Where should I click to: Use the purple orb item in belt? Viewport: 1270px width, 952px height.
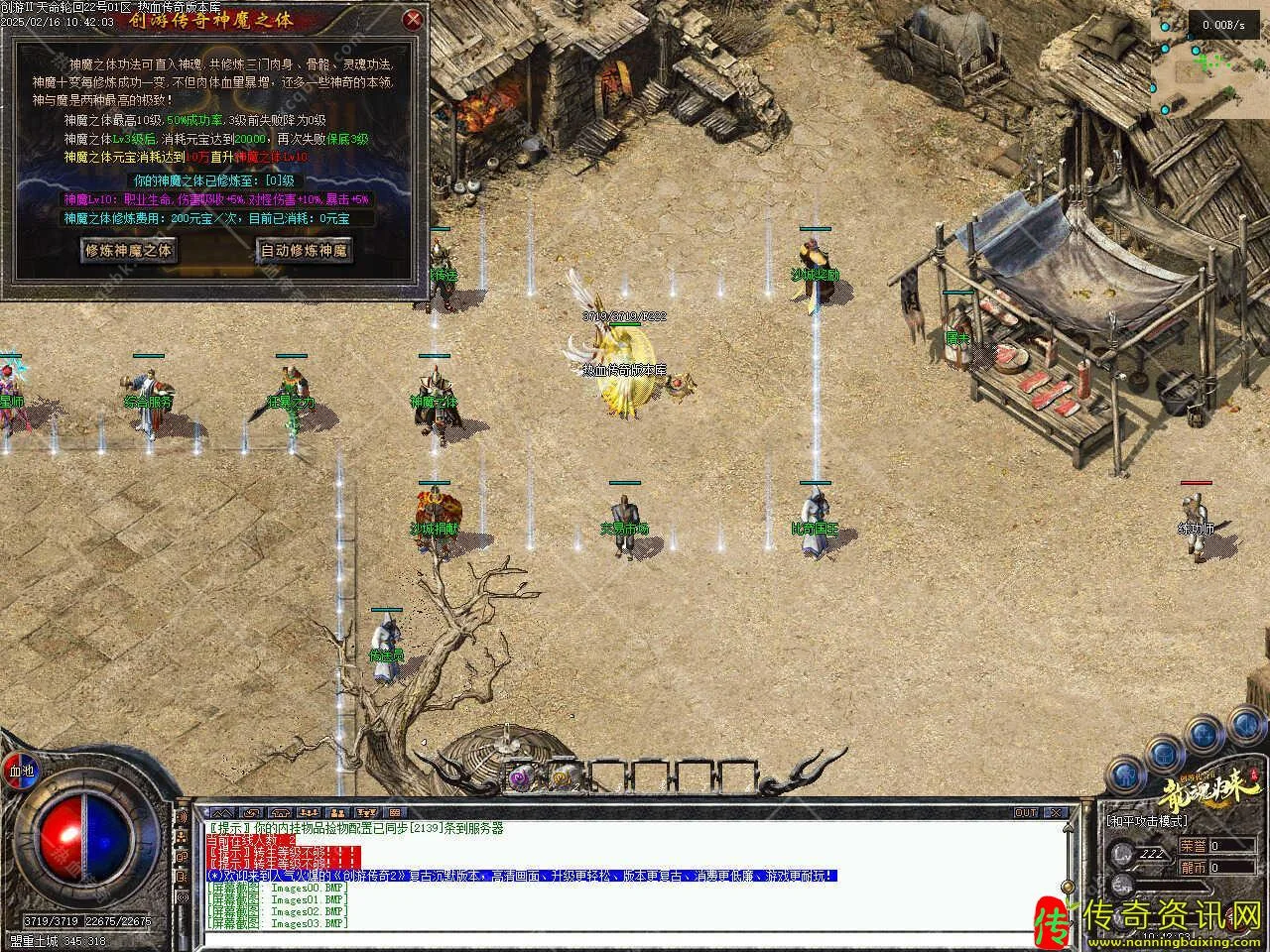(x=519, y=778)
